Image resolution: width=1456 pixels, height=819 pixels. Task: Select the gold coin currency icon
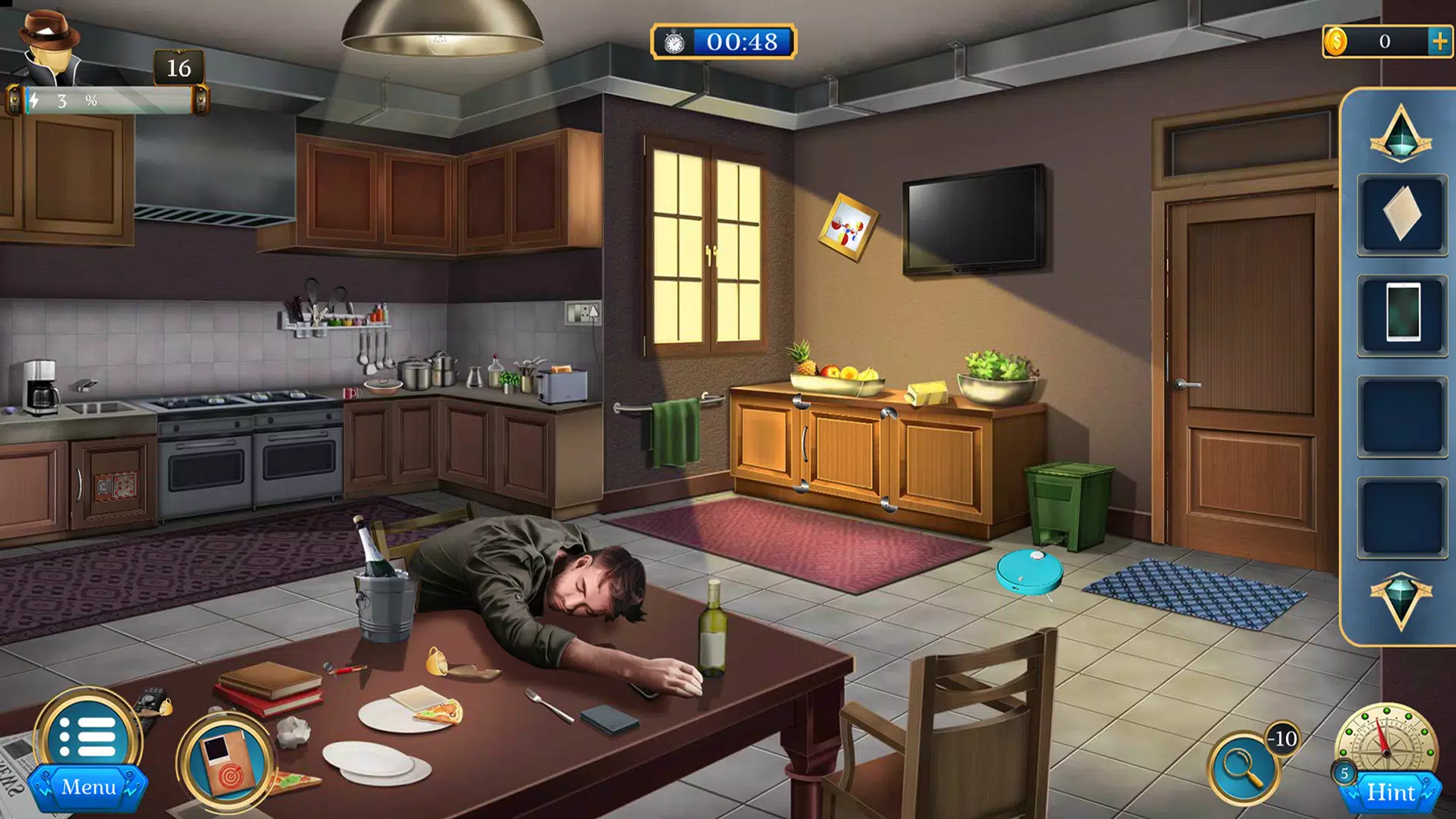(x=1336, y=42)
